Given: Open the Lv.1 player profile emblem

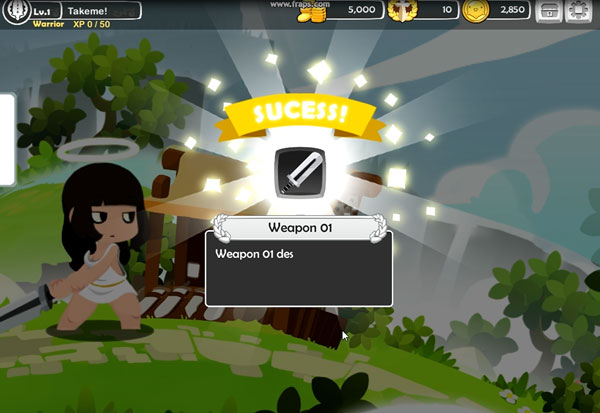Looking at the screenshot, I should click(x=16, y=10).
